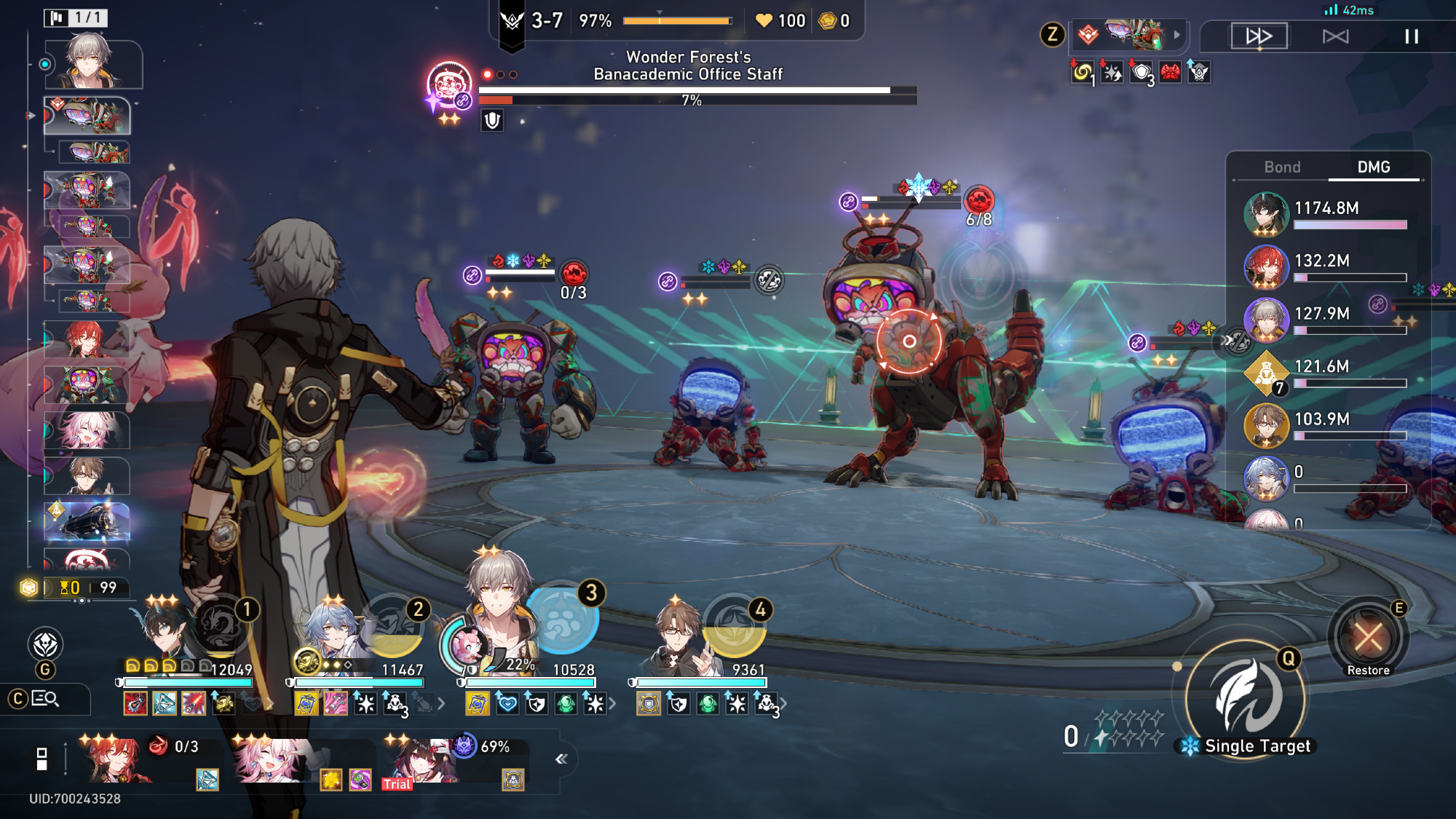This screenshot has height=819, width=1456.
Task: Collapse the reserve team panel arrow
Action: tap(561, 759)
